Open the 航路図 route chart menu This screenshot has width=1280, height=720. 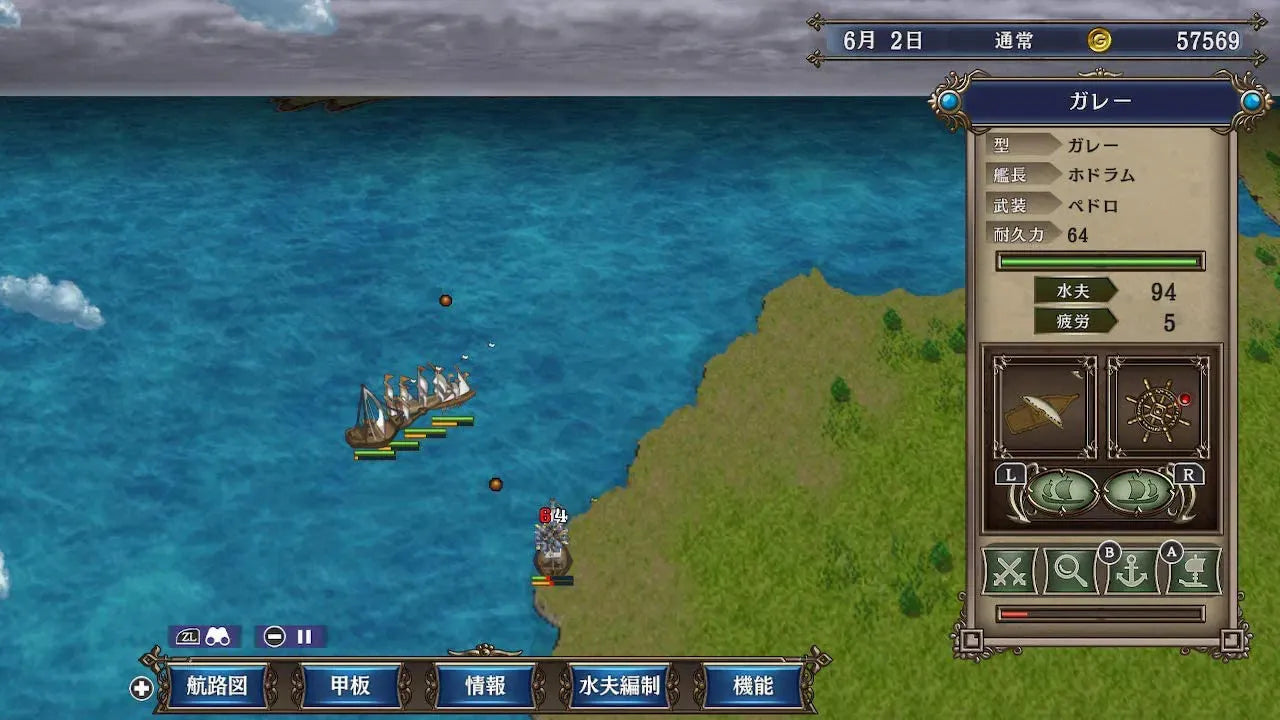[x=216, y=686]
